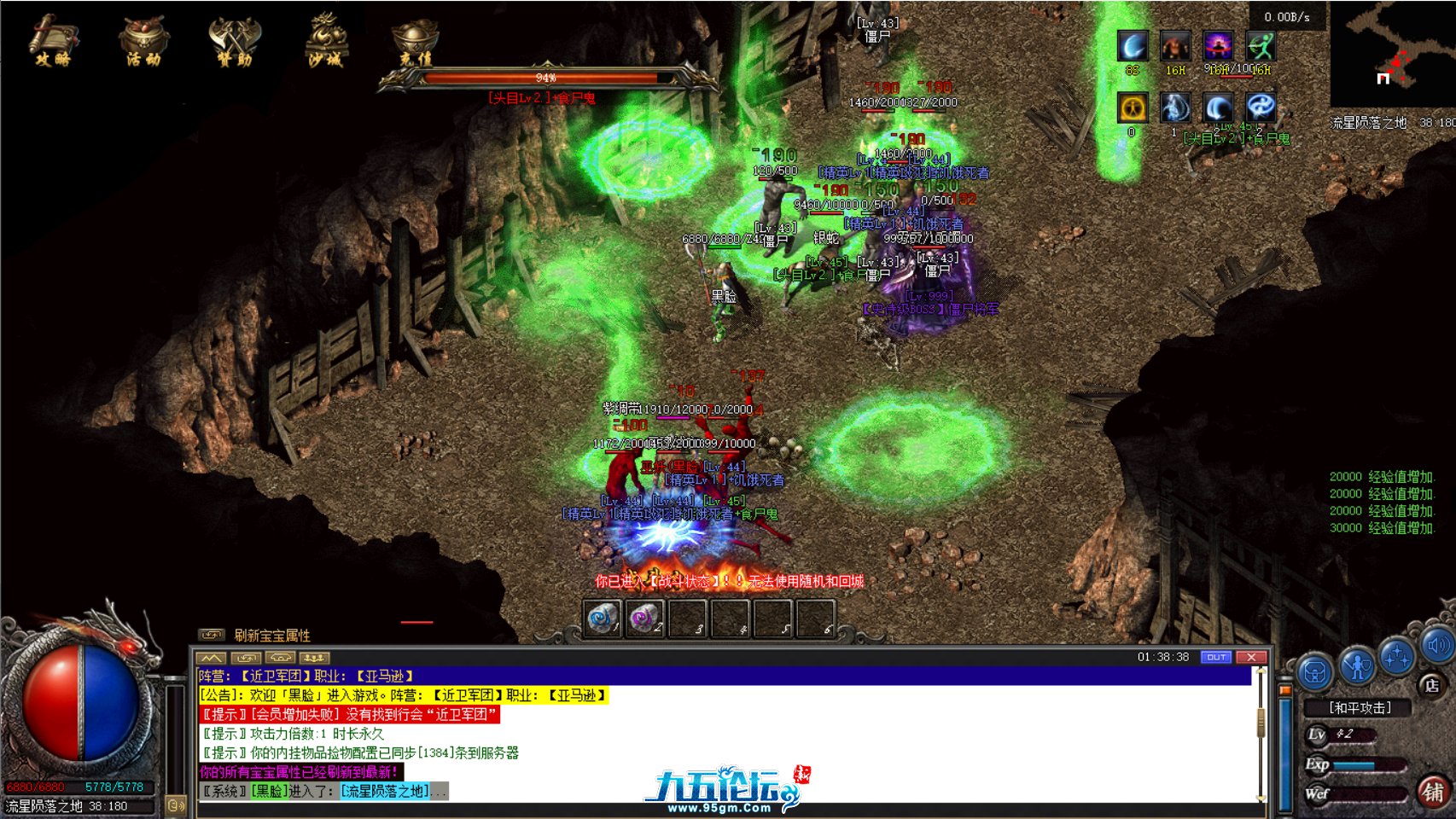The image size is (1456, 819).
Task: Toggle chat size with the mountain icon
Action: coord(211,658)
